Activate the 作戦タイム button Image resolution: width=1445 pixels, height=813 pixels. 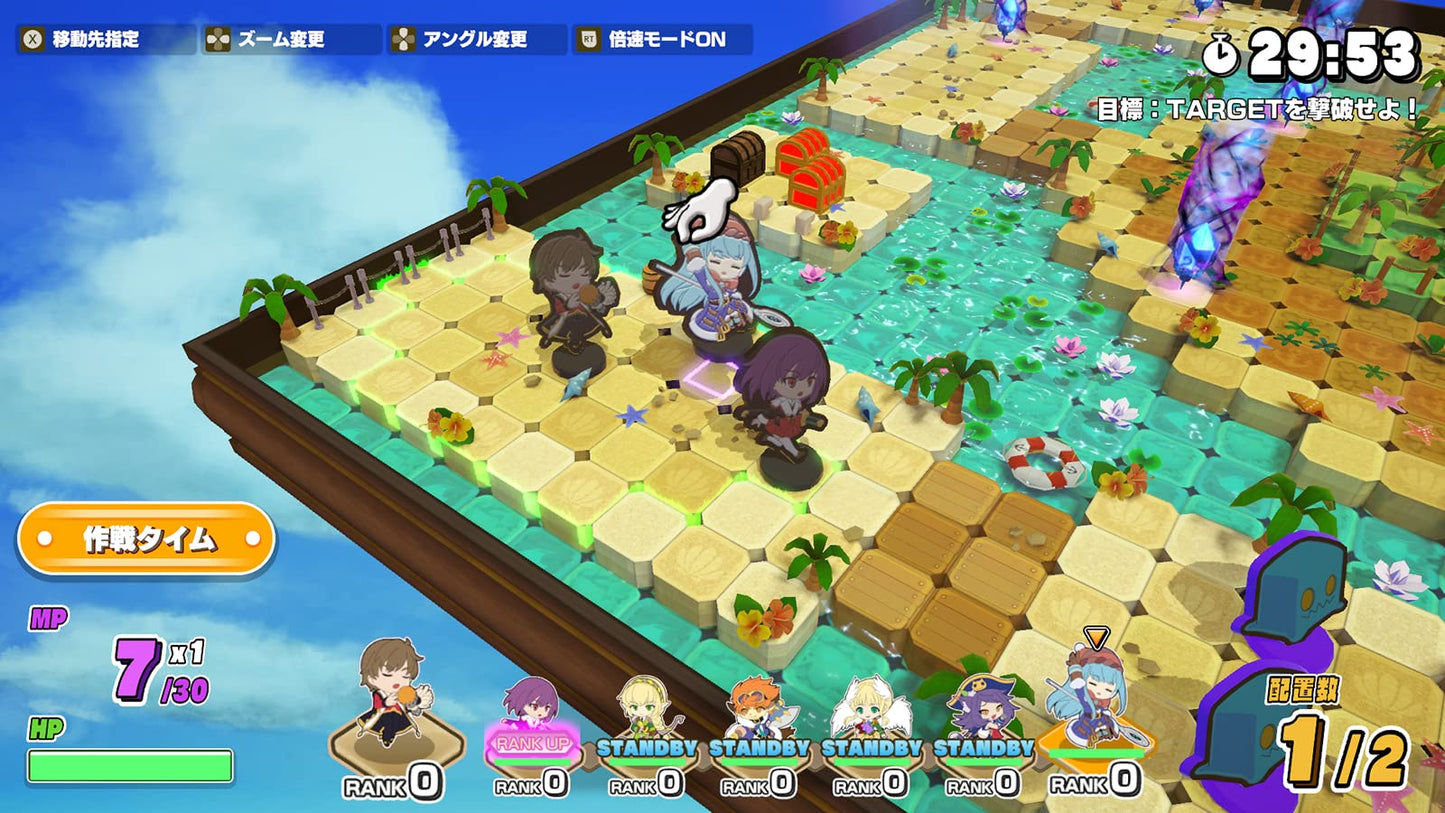pyautogui.click(x=146, y=539)
